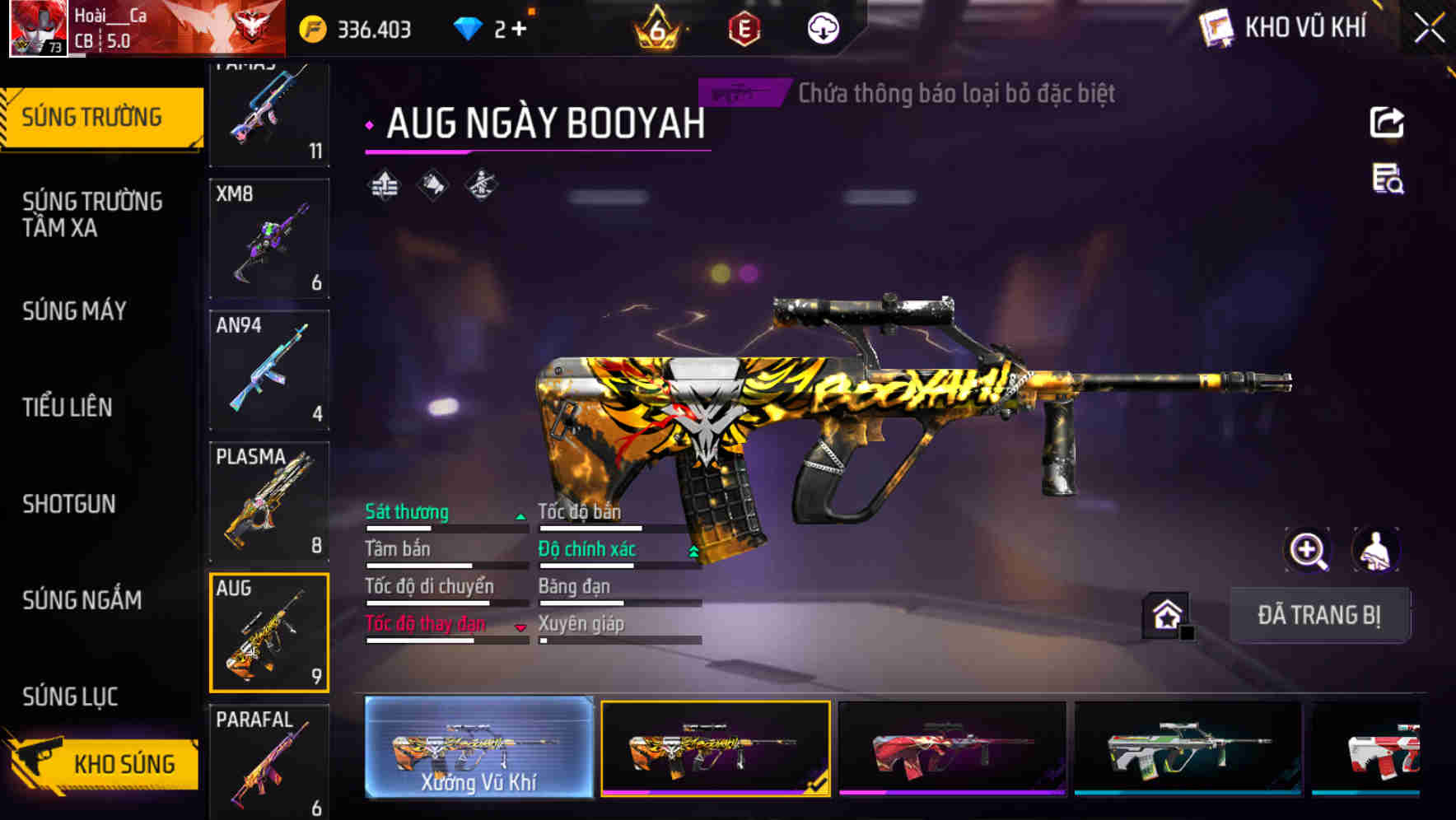Viewport: 1456px width, 820px height.
Task: Open the Súng Lục category
Action: tap(71, 697)
